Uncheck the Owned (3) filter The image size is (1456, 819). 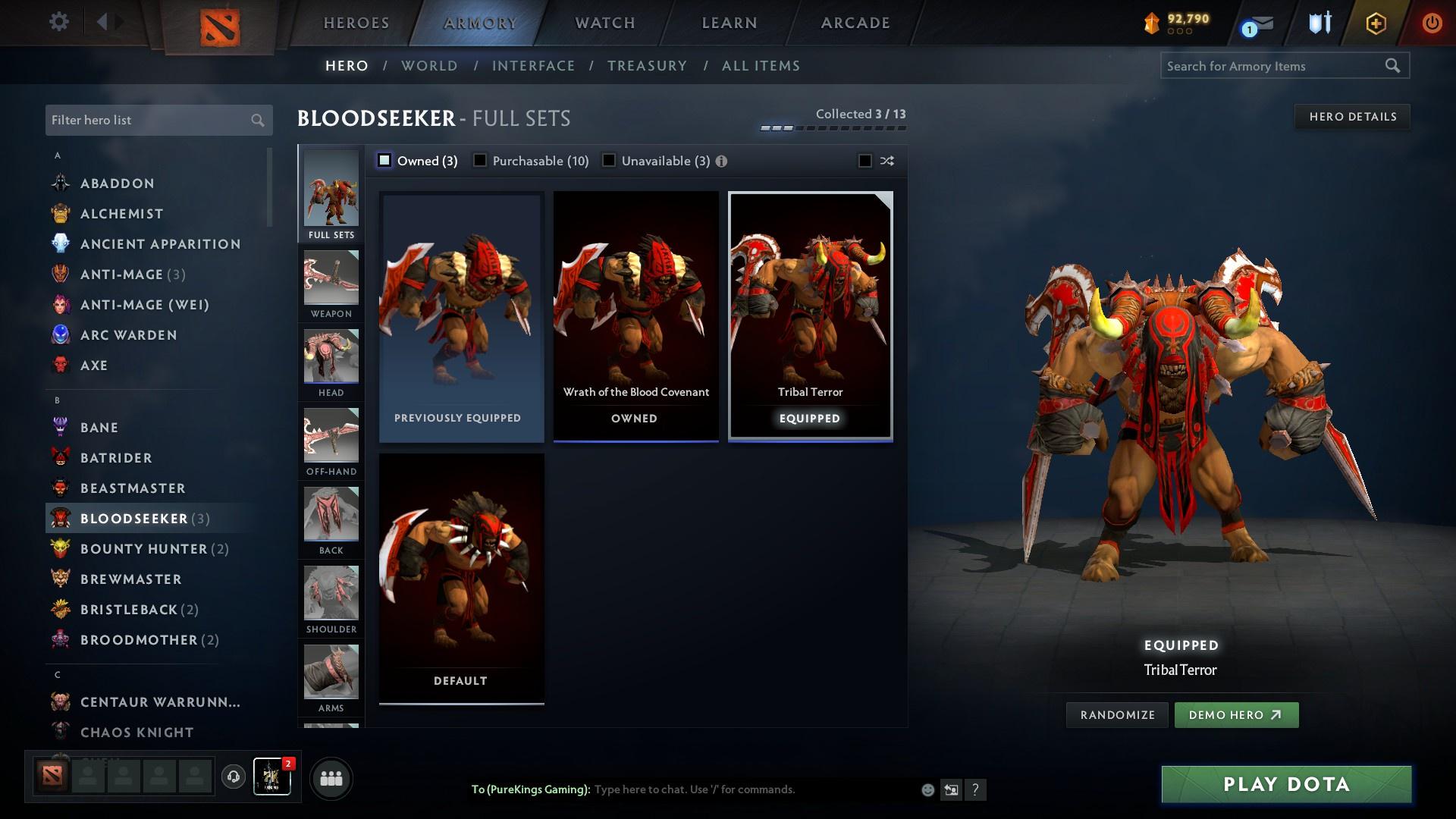click(384, 161)
